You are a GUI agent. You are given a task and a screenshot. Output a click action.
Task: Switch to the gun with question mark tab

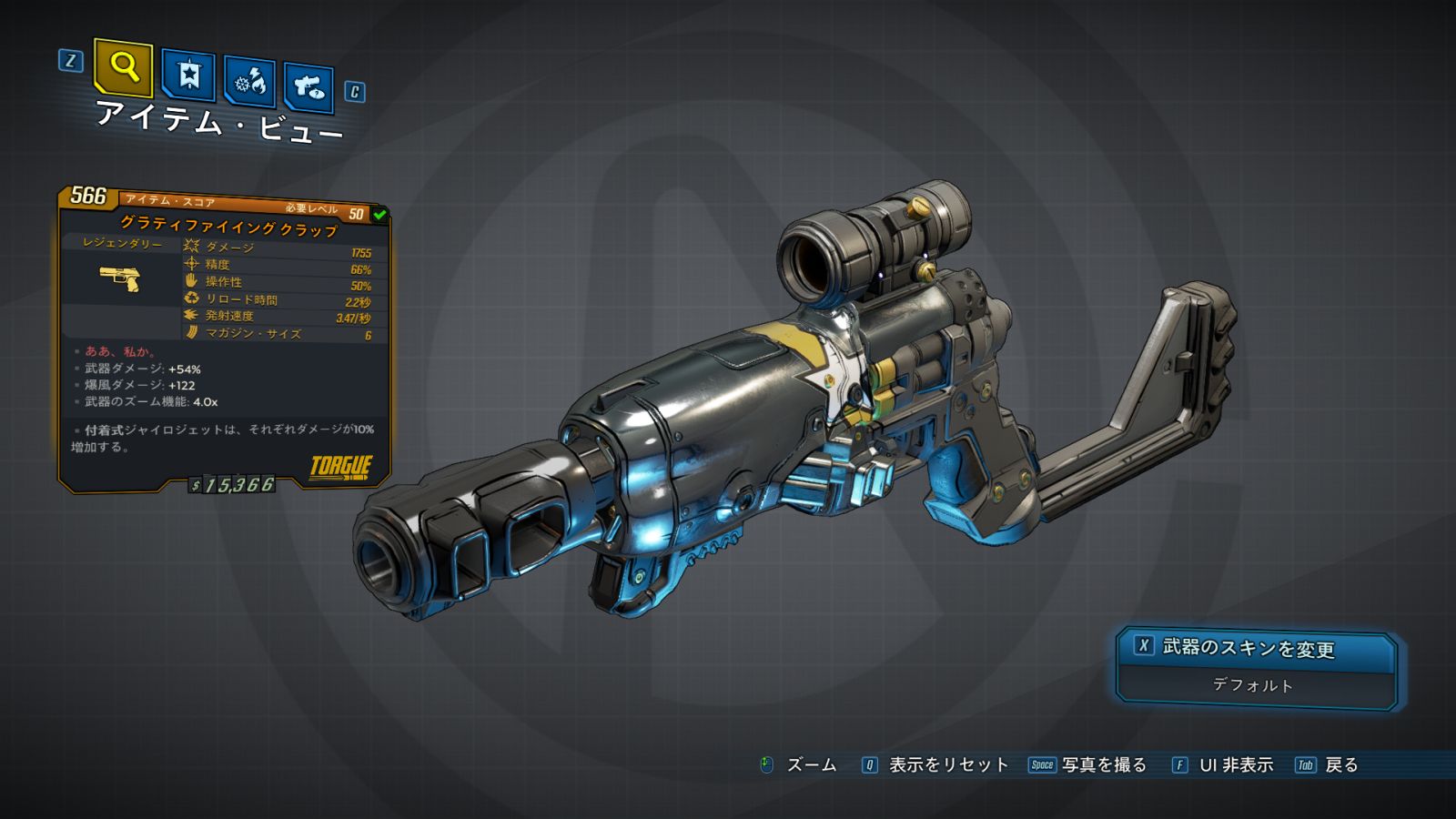pyautogui.click(x=308, y=87)
